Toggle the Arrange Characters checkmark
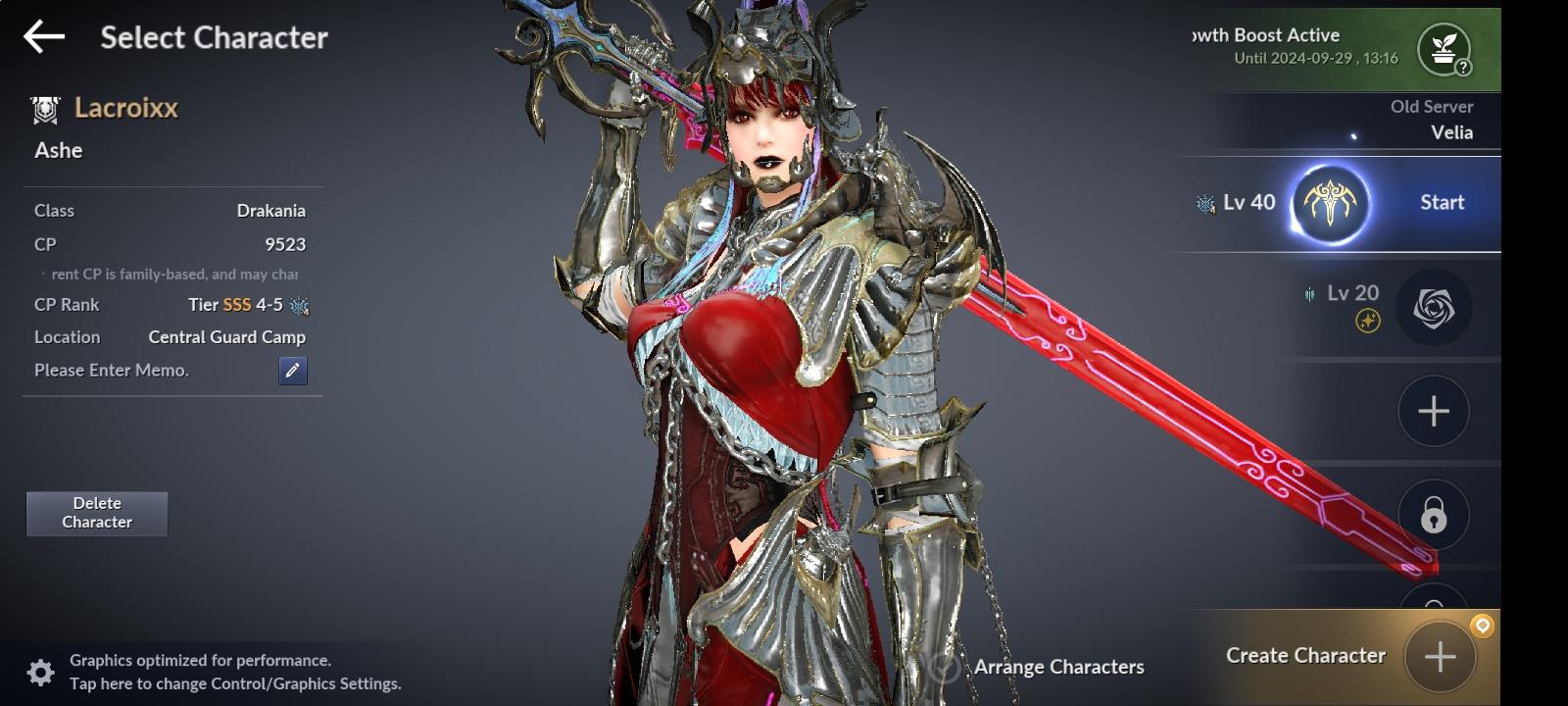 click(944, 667)
